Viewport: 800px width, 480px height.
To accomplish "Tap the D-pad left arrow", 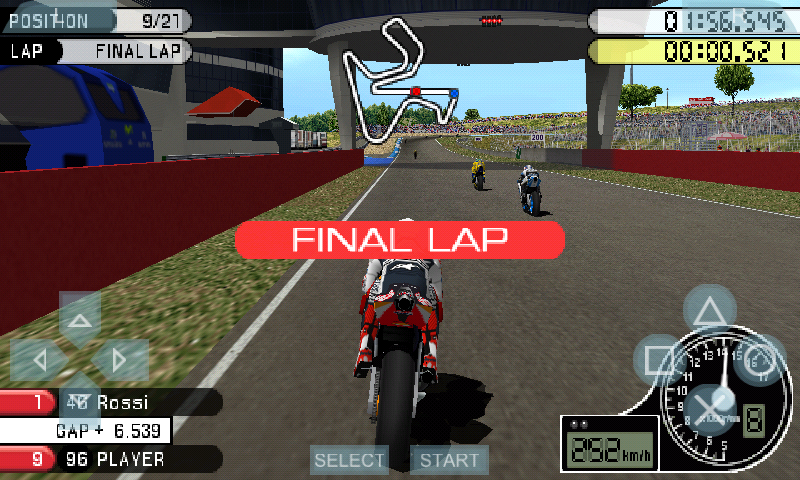I will [x=38, y=359].
